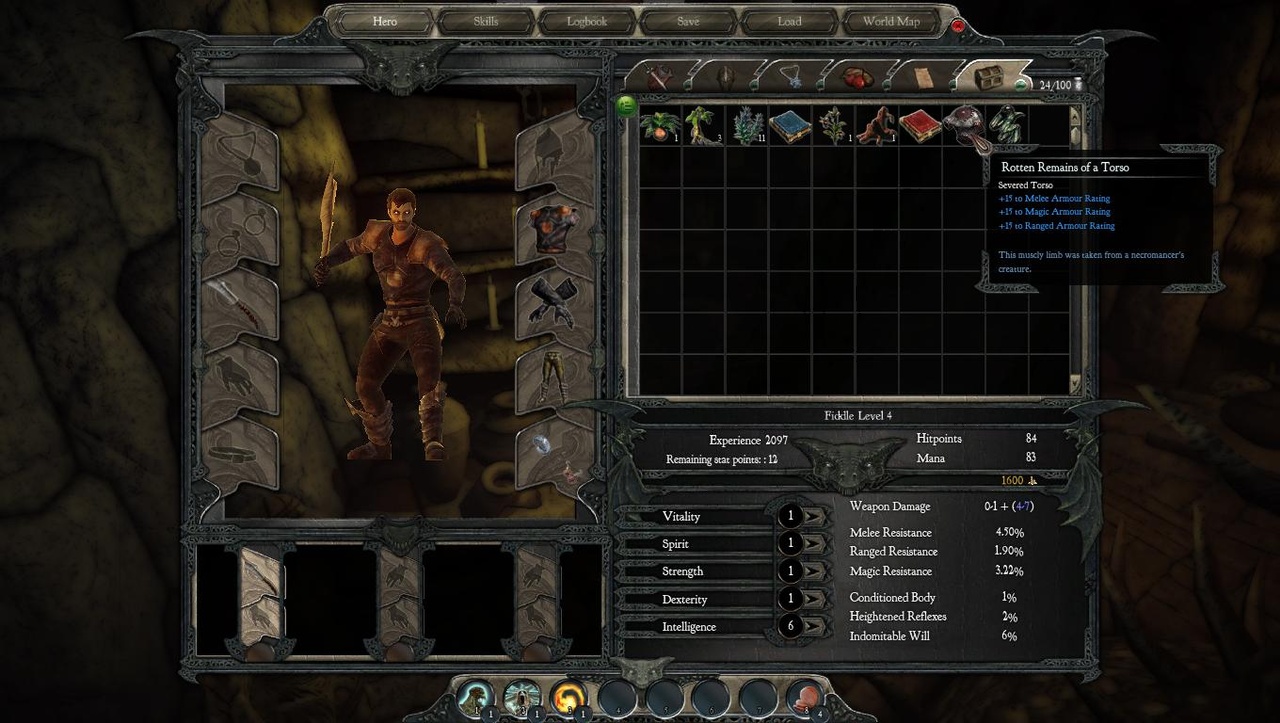Screen dimensions: 1280x723
Task: Click the Load button
Action: point(789,20)
